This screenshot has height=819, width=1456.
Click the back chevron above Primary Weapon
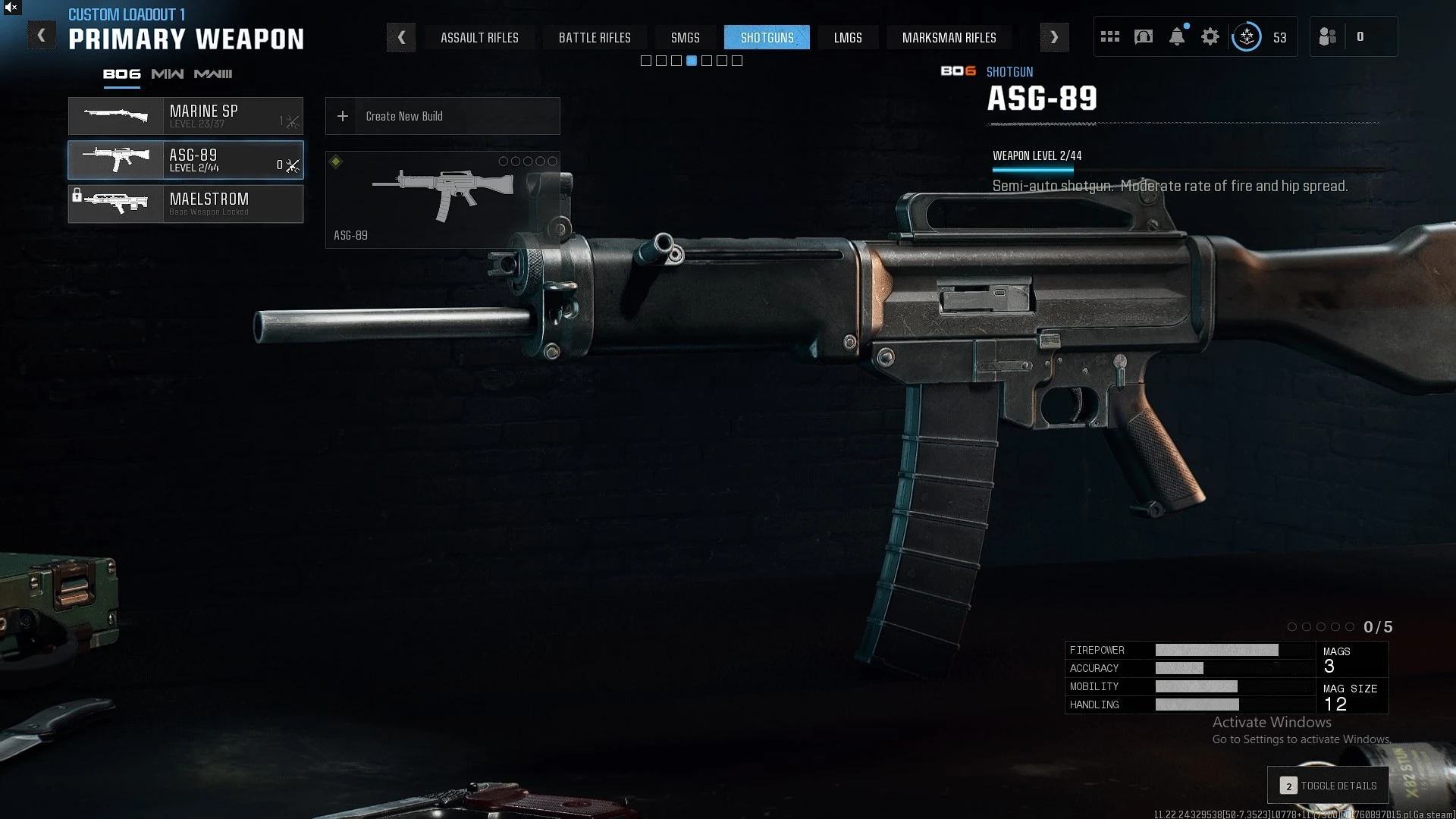click(x=42, y=34)
